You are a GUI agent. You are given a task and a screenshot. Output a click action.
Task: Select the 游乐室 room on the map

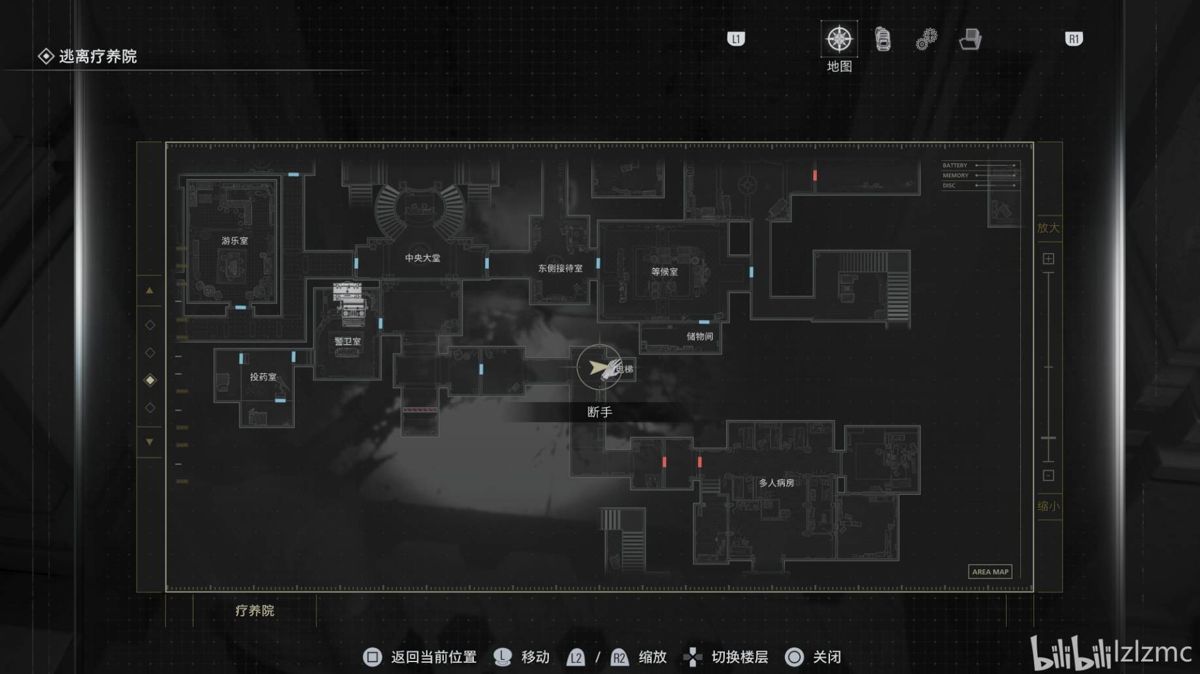click(x=235, y=240)
